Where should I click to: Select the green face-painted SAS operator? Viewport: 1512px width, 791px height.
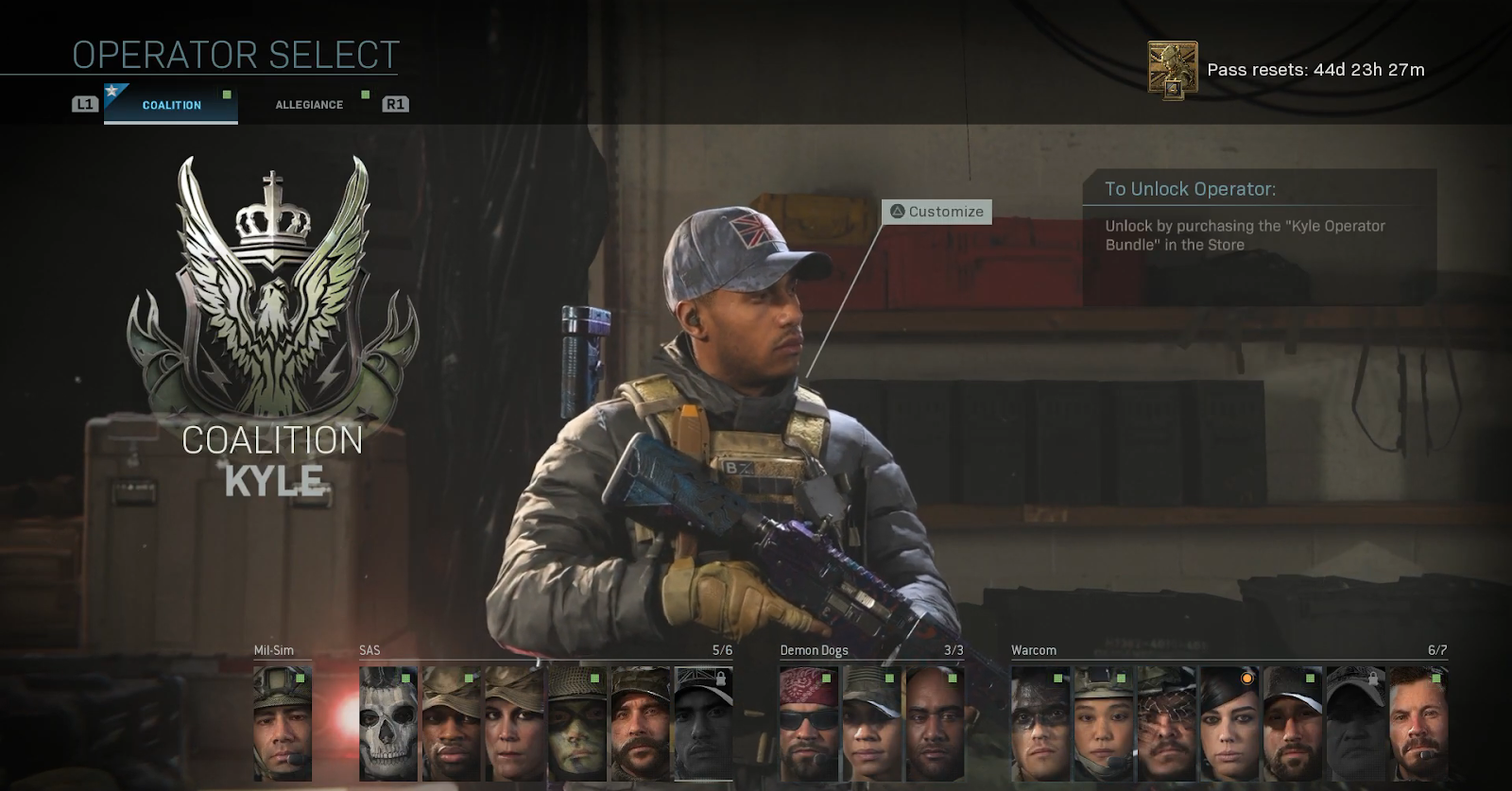click(x=577, y=724)
